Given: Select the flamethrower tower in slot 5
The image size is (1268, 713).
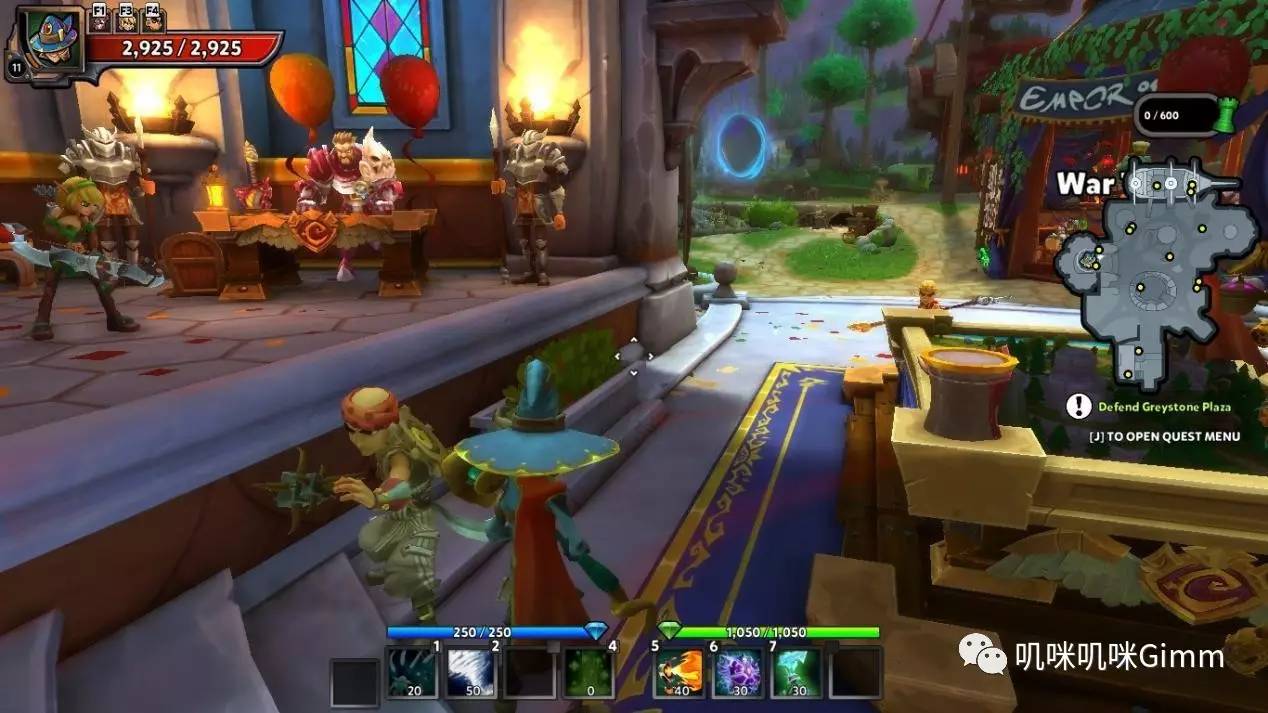Looking at the screenshot, I should click(x=680, y=672).
